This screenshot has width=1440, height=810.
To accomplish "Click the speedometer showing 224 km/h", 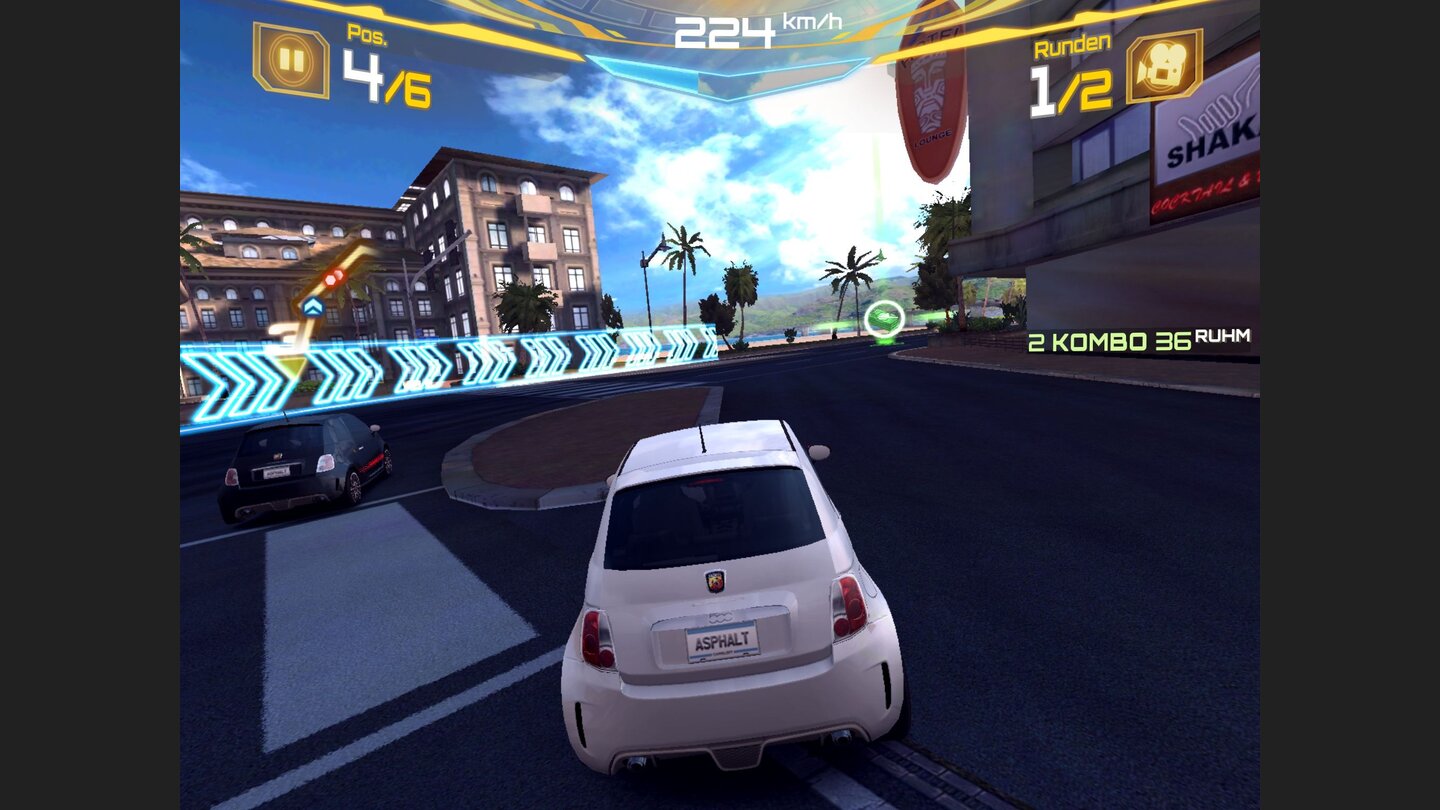I will point(723,32).
